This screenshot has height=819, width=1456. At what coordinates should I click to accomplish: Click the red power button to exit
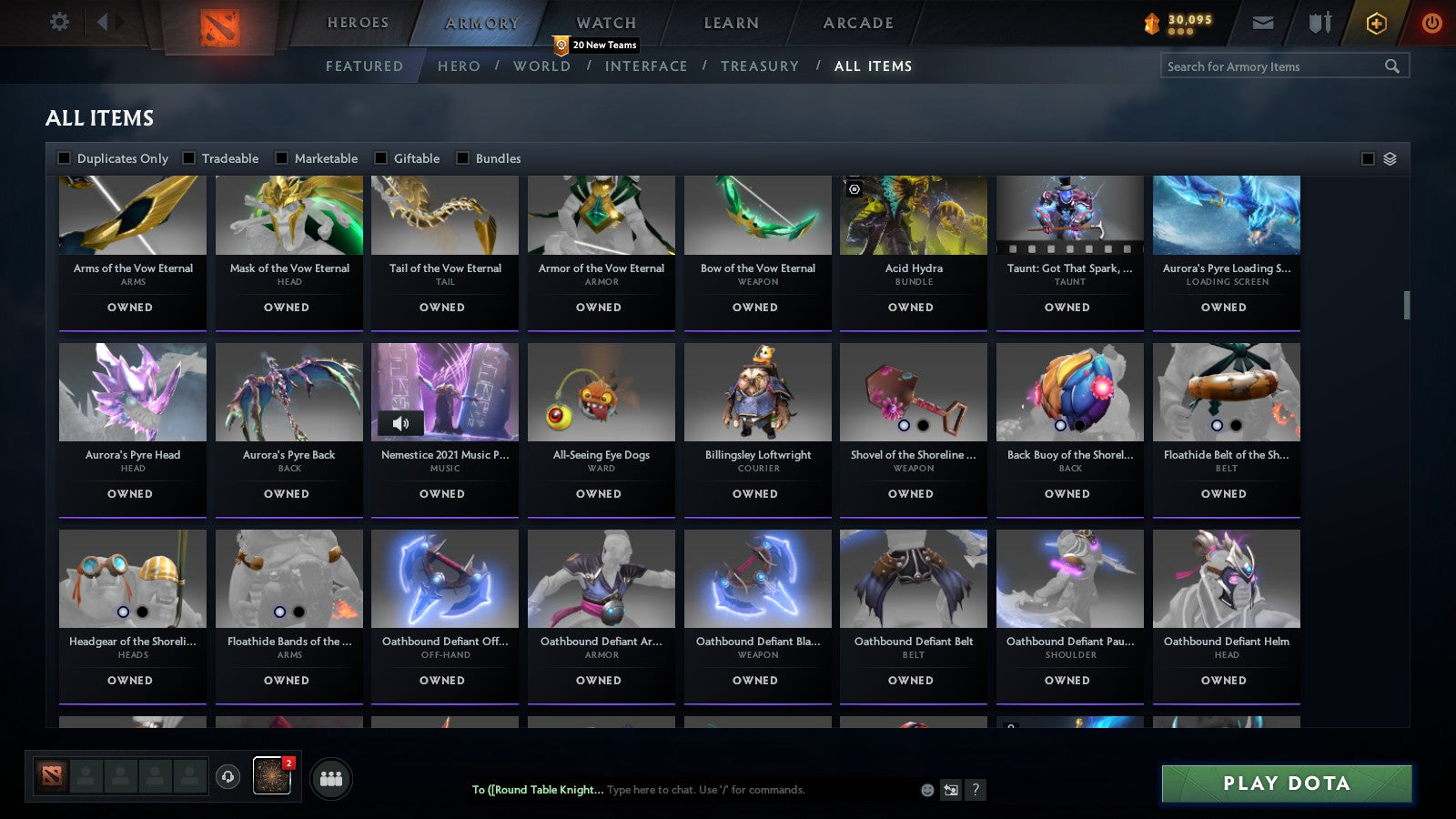pos(1431,22)
